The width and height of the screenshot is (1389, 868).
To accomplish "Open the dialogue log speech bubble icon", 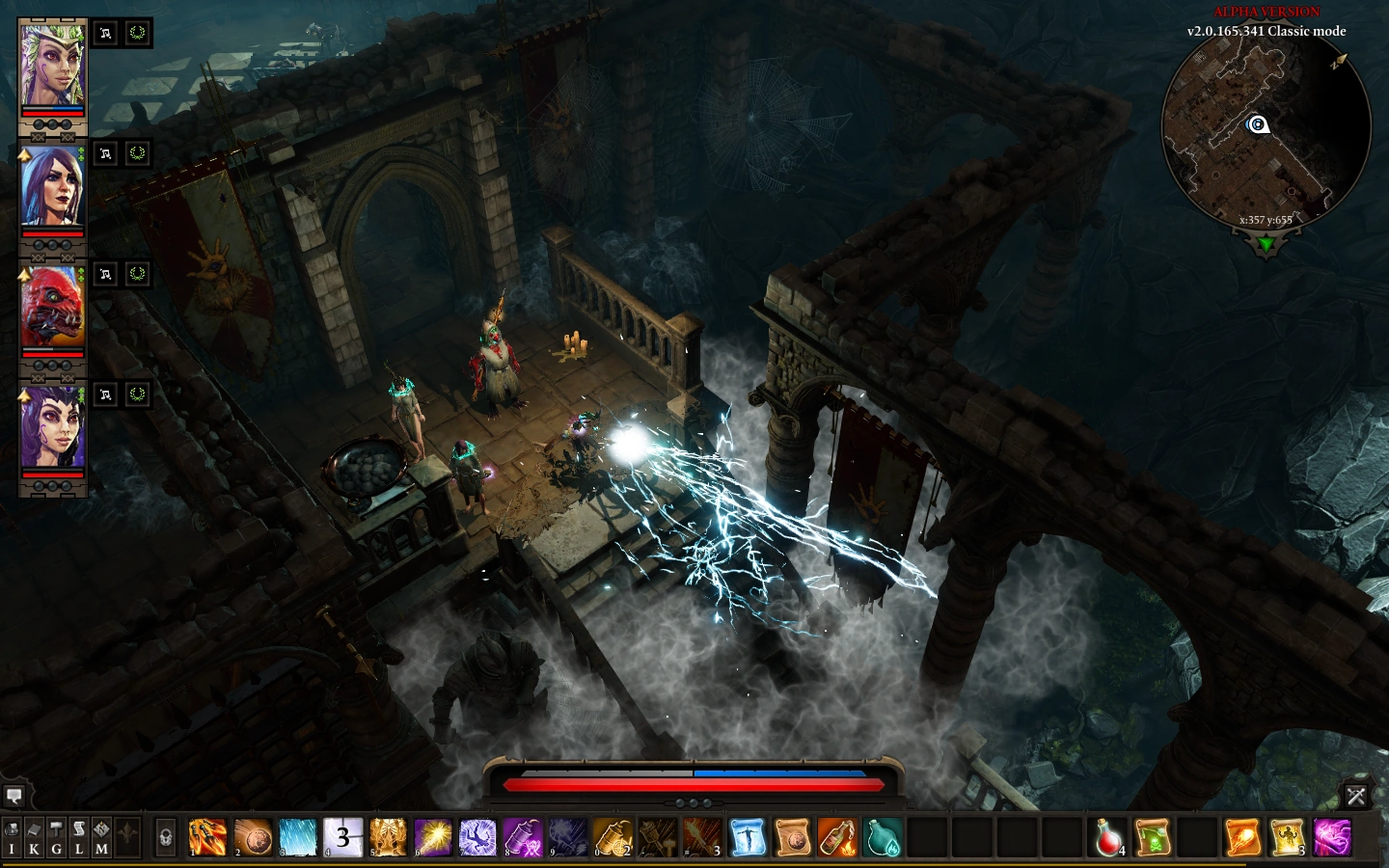I will click(14, 796).
